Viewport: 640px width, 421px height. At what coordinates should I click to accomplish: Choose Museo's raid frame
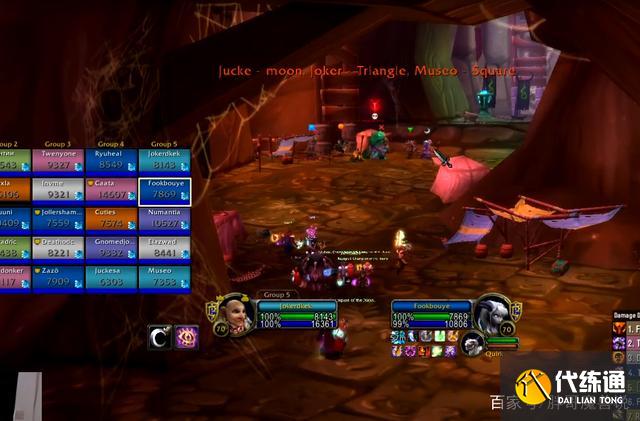click(x=164, y=277)
